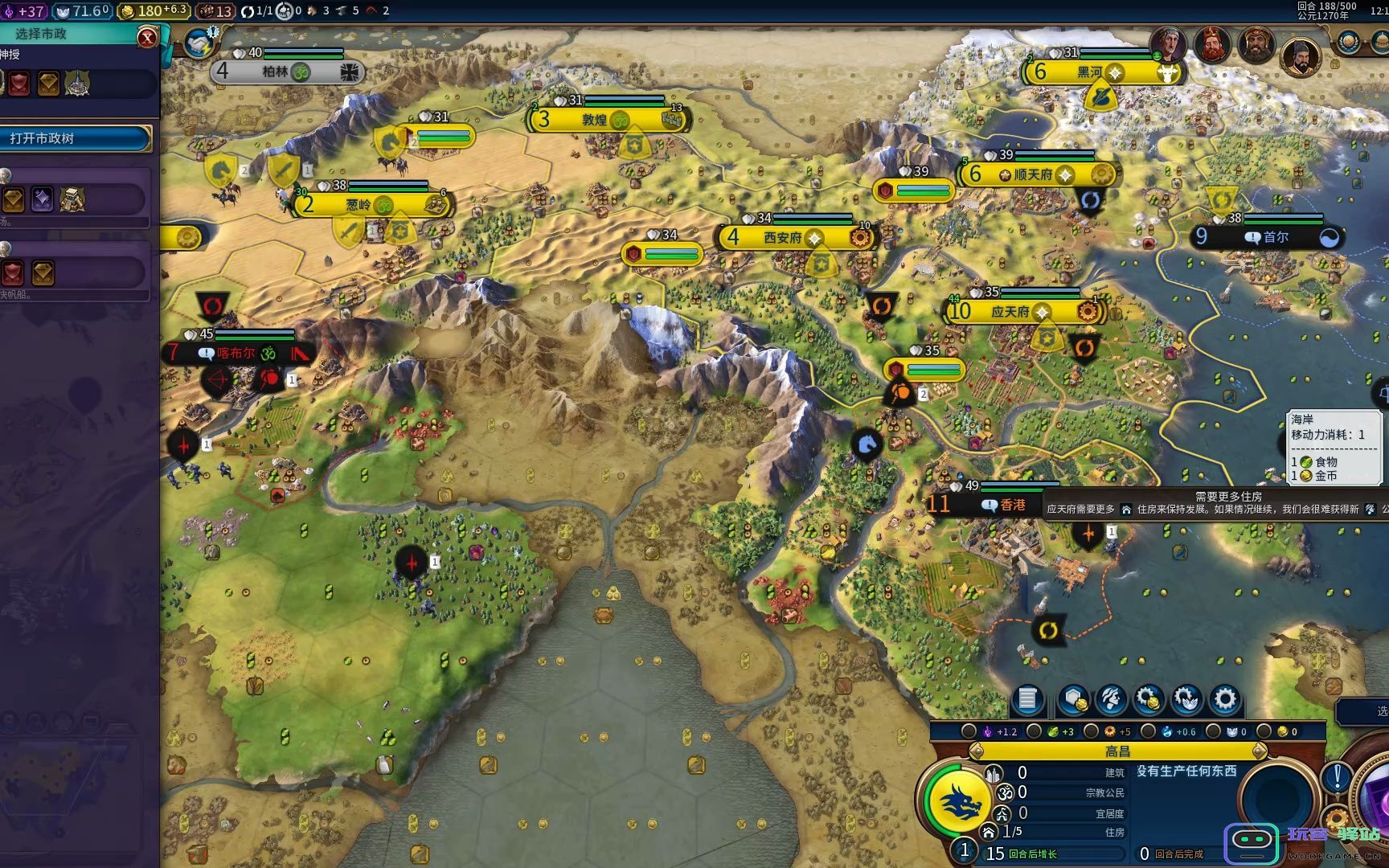
Task: Go to previous city arrow
Action: click(977, 751)
